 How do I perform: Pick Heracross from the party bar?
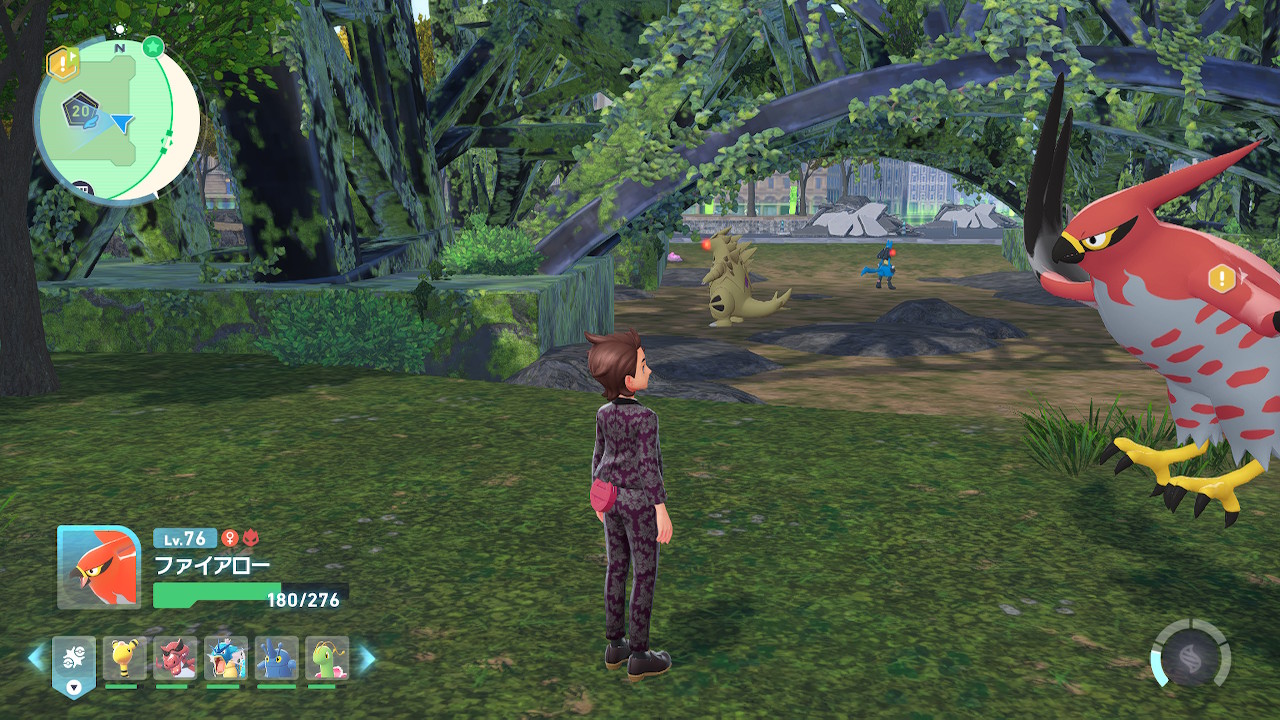[x=276, y=659]
